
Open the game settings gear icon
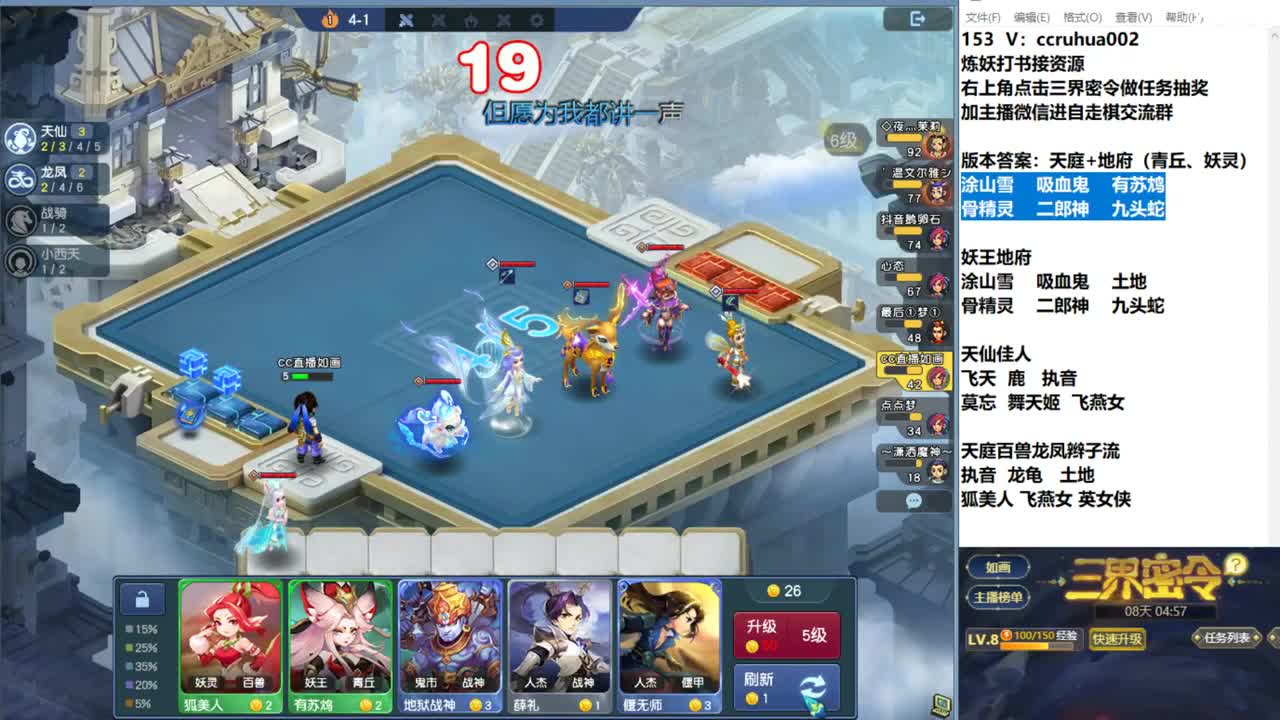tap(535, 20)
